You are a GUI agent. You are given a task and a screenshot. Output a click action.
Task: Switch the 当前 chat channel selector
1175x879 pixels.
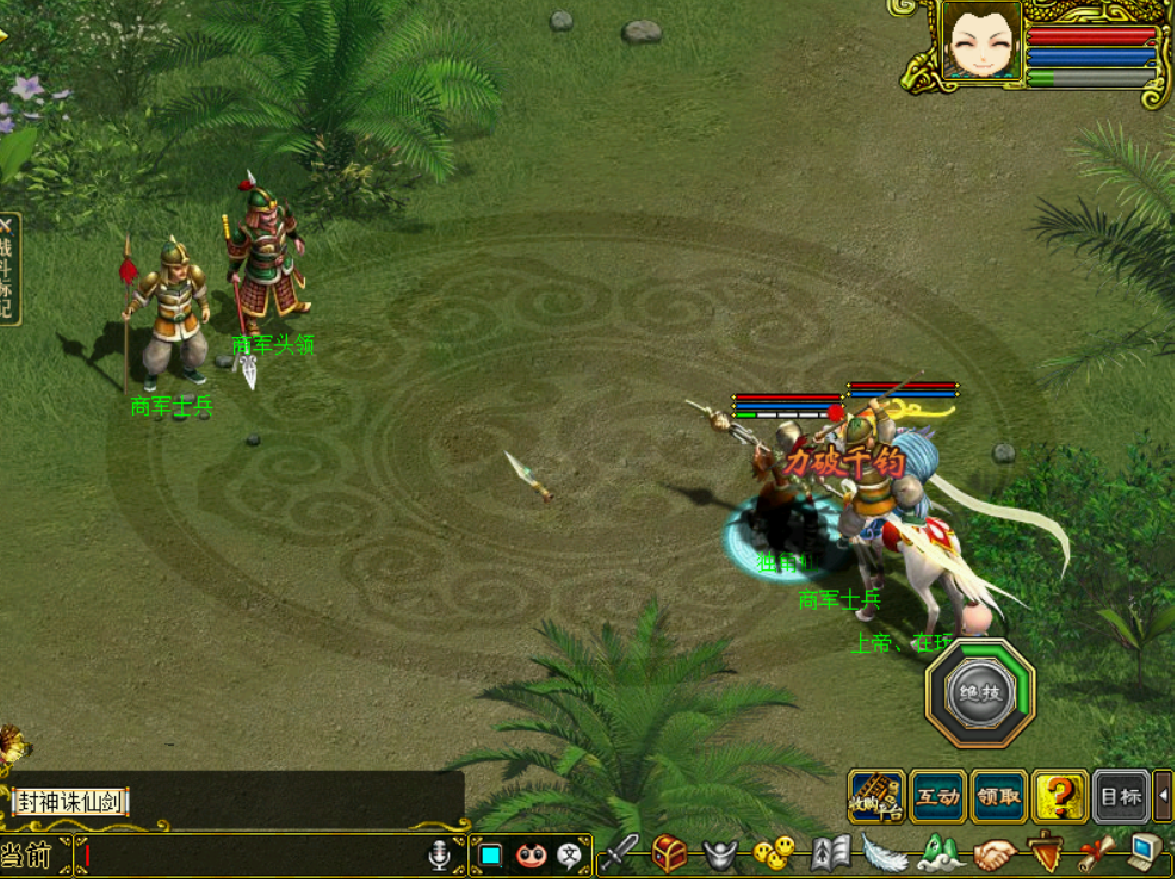[x=30, y=856]
